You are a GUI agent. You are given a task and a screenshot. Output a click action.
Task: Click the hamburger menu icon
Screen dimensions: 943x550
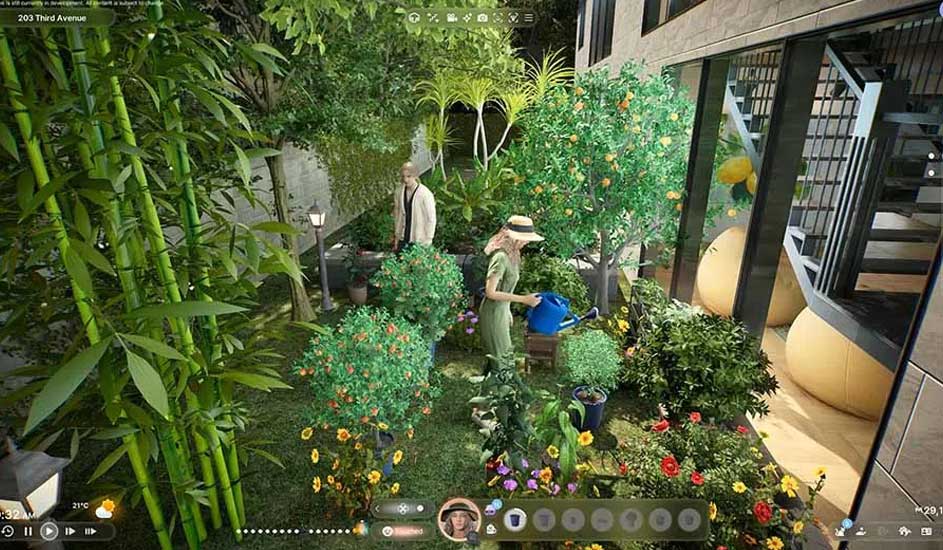pos(528,17)
